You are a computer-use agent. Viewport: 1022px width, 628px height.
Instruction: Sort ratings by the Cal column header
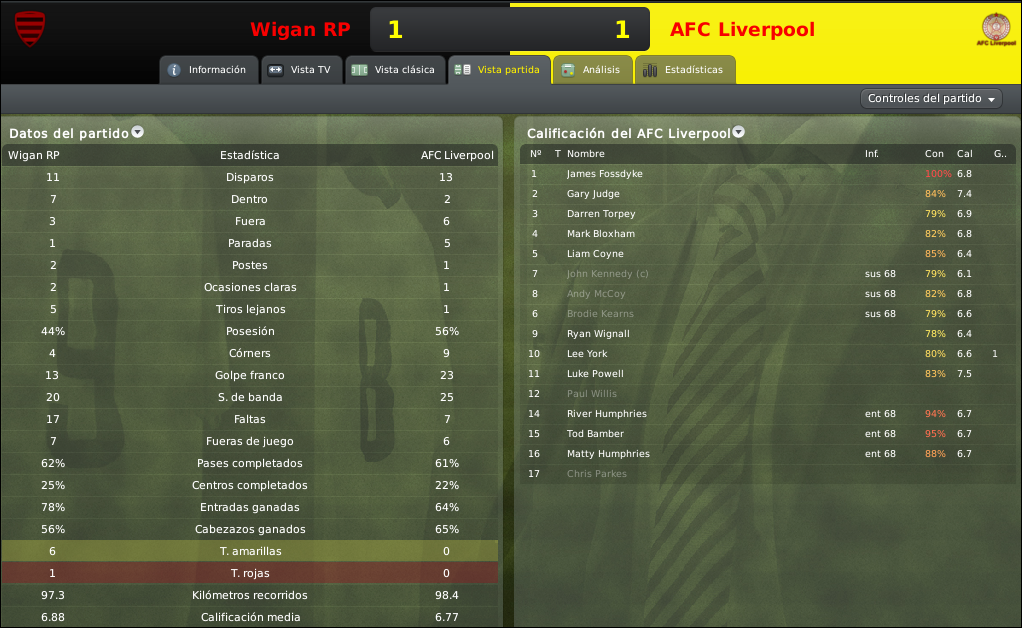(964, 154)
